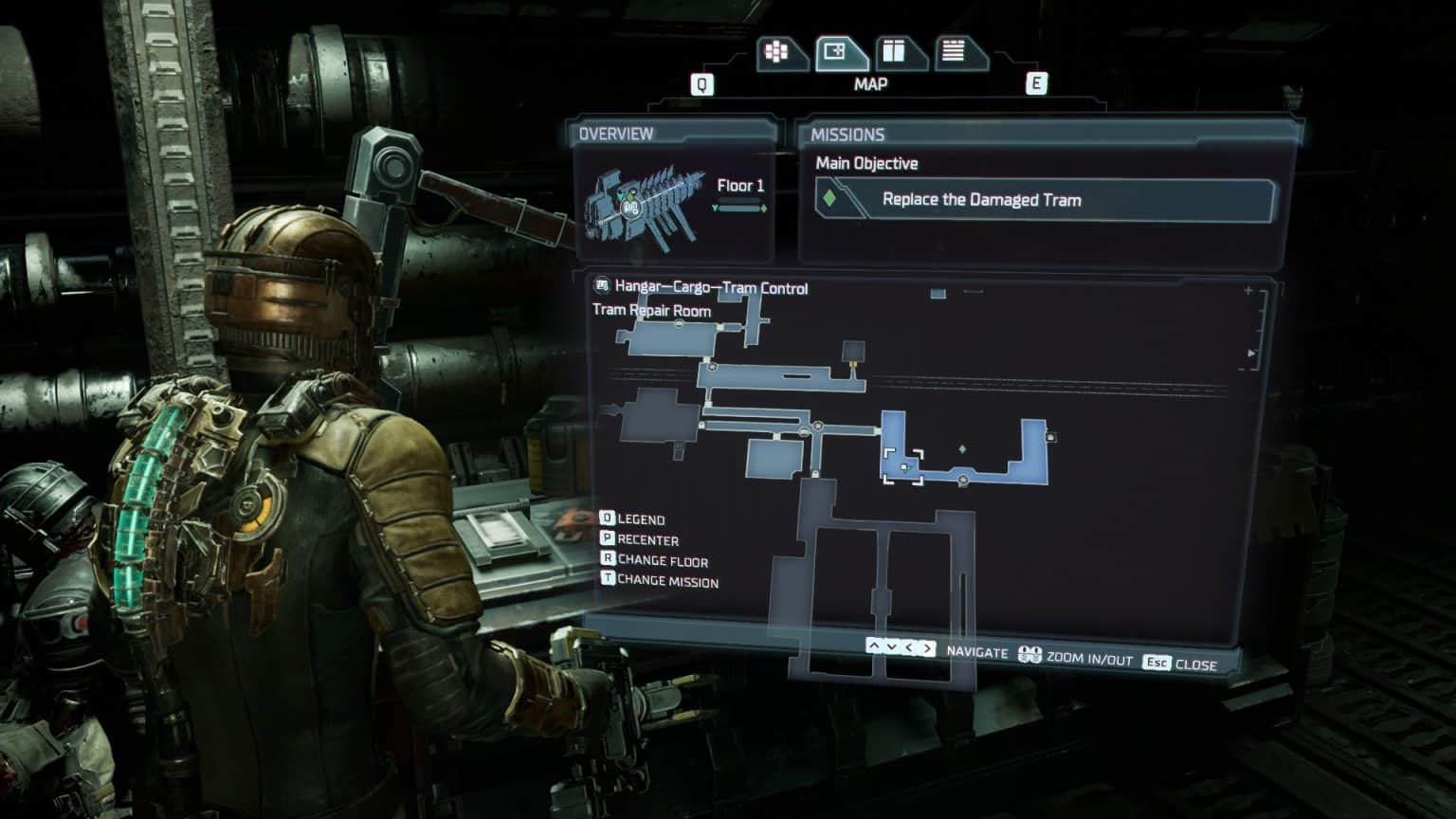Select the active Map tab
Viewport: 1456px width, 819px height.
pyautogui.click(x=836, y=52)
